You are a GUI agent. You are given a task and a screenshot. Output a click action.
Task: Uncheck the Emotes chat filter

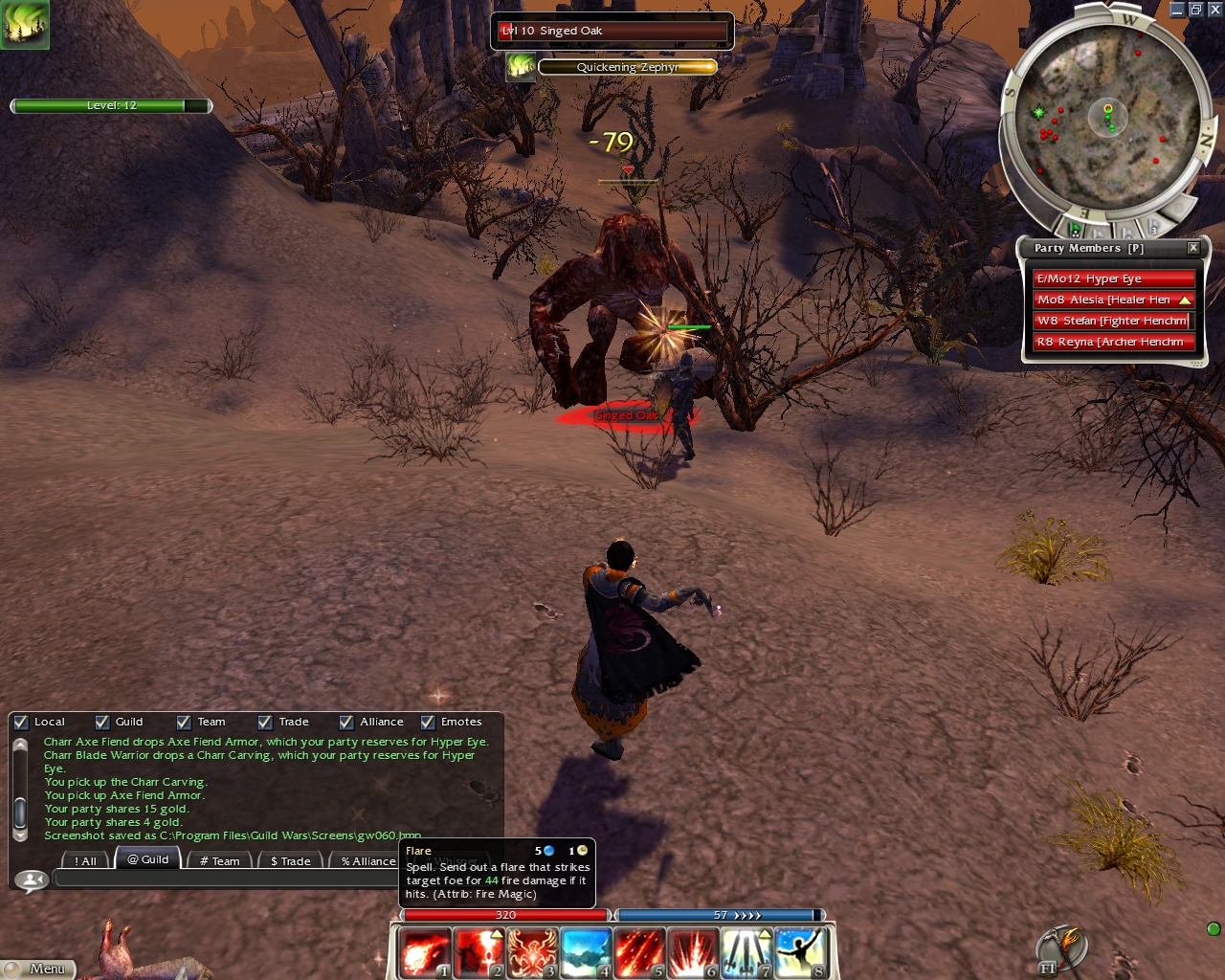pos(428,723)
